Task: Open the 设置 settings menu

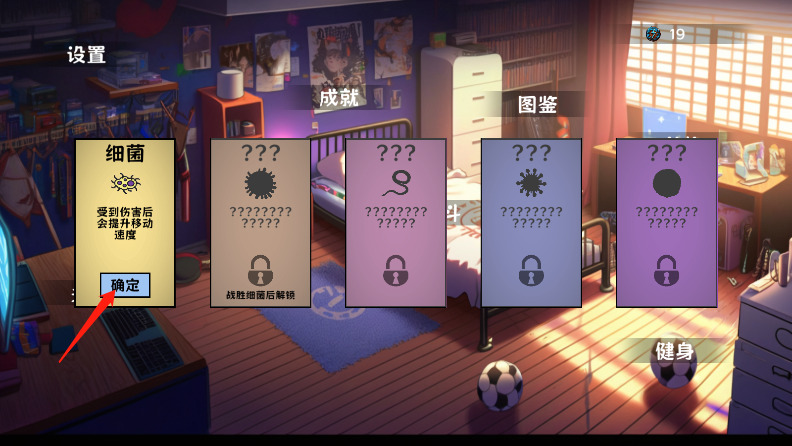Action: pyautogui.click(x=87, y=55)
